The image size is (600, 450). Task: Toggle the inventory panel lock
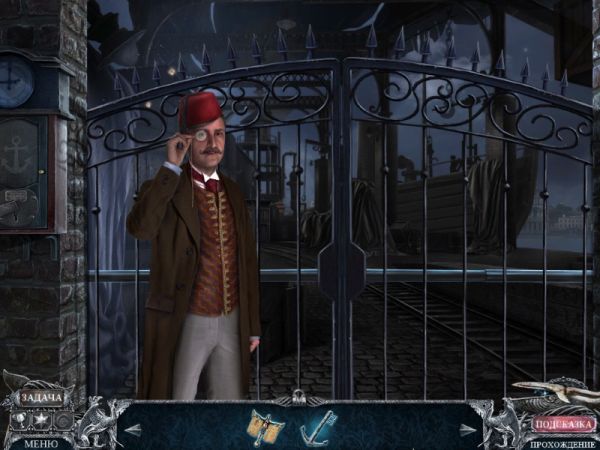tap(297, 399)
